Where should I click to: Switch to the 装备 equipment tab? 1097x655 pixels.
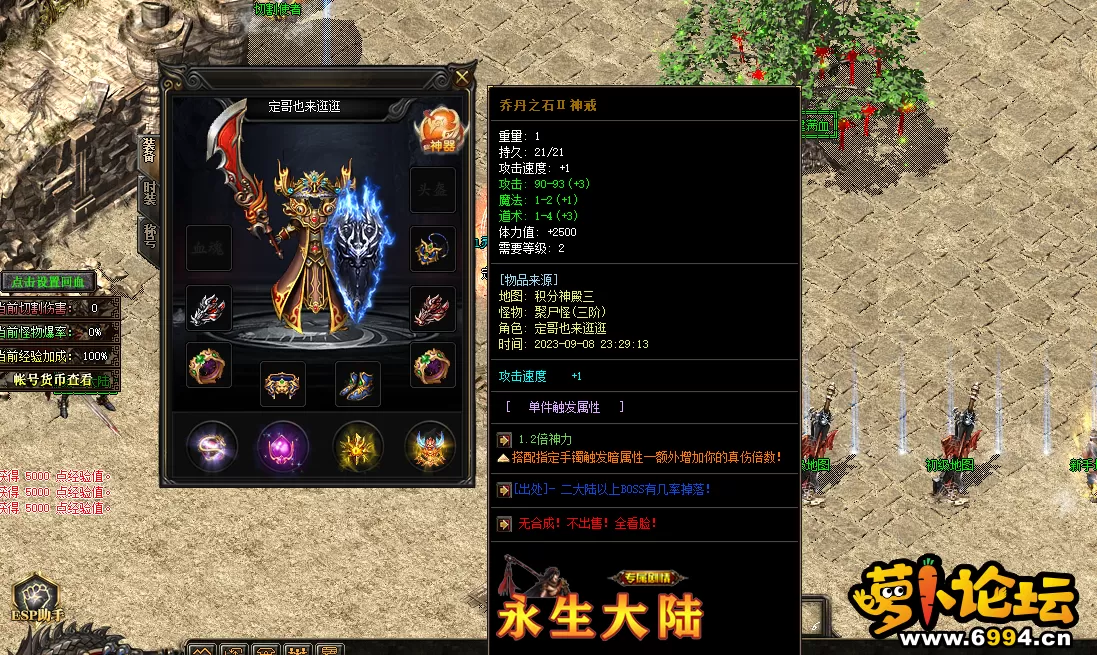148,152
